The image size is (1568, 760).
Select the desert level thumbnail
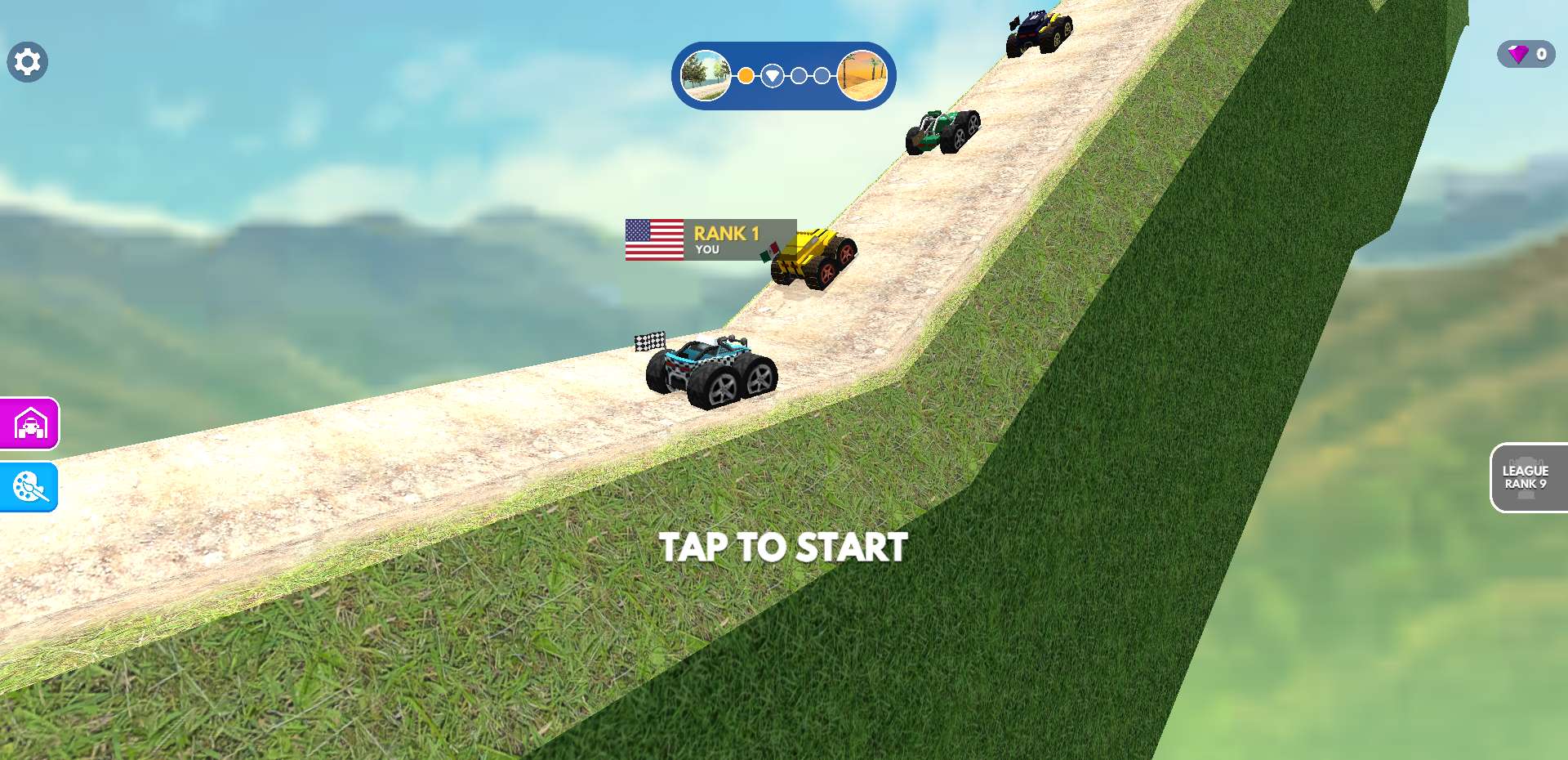(x=863, y=76)
